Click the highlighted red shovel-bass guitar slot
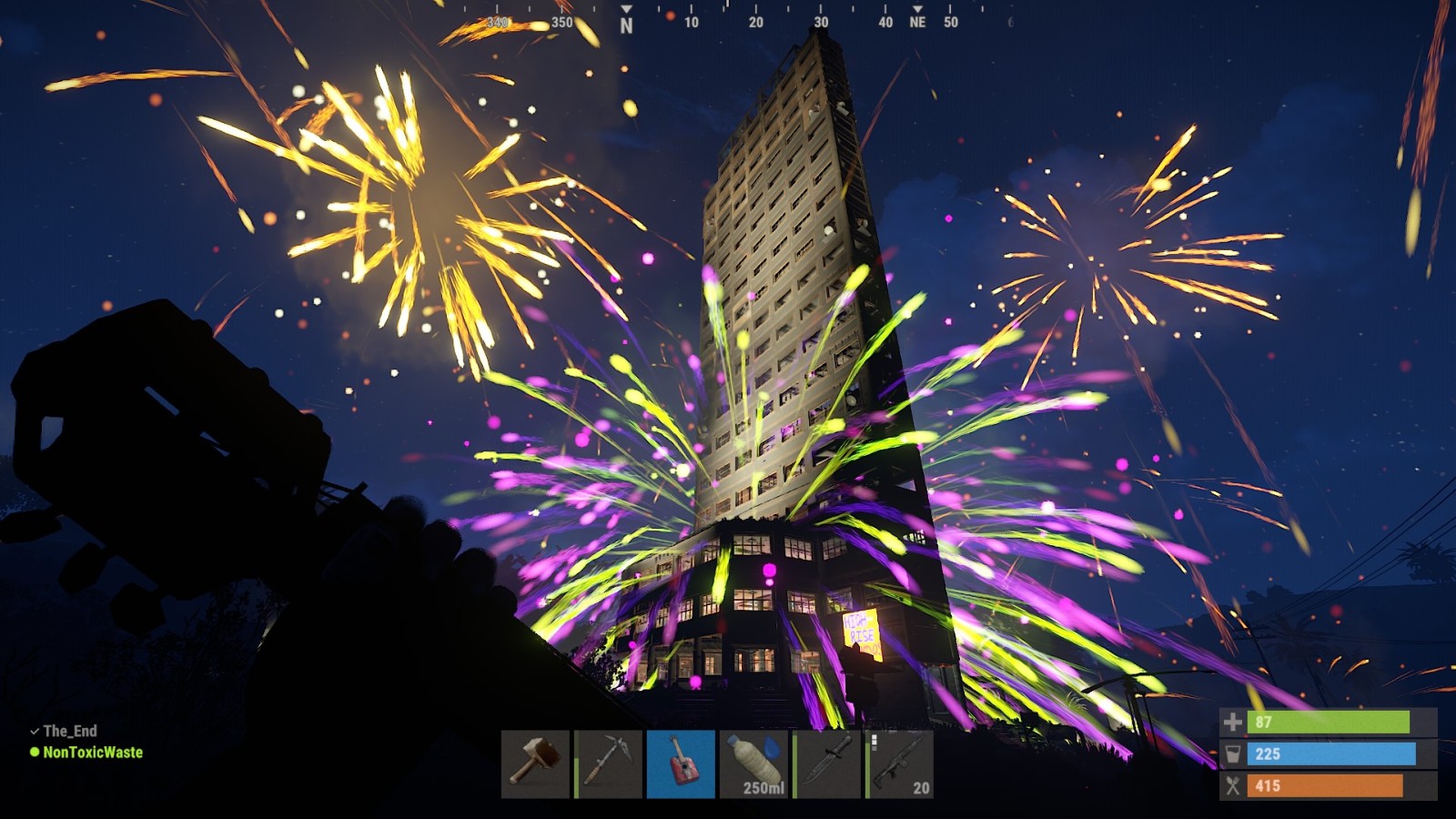1456x819 pixels. point(681,764)
